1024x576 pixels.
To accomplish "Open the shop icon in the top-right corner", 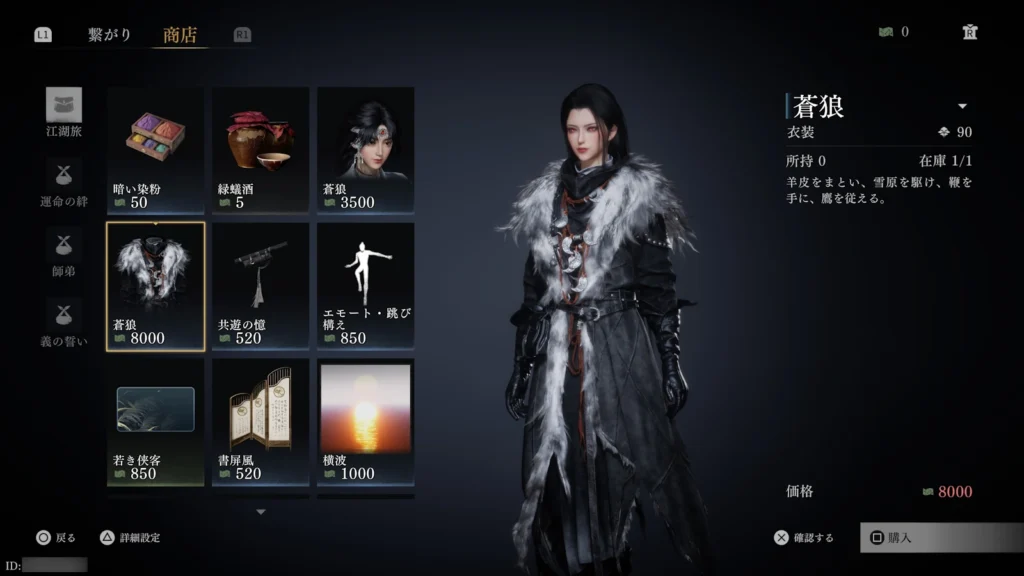I will (x=969, y=32).
